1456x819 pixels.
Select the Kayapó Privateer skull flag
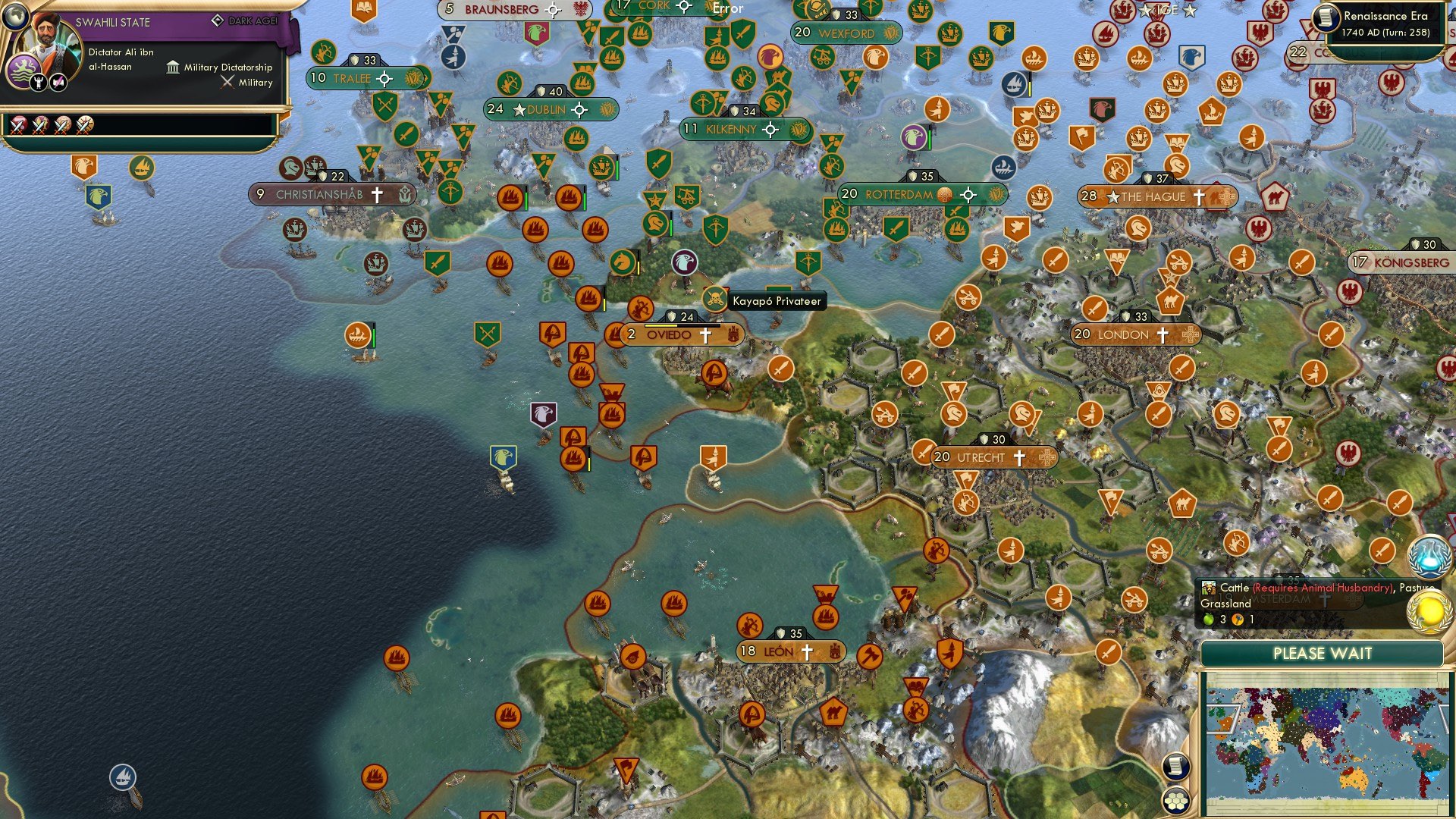pyautogui.click(x=714, y=297)
